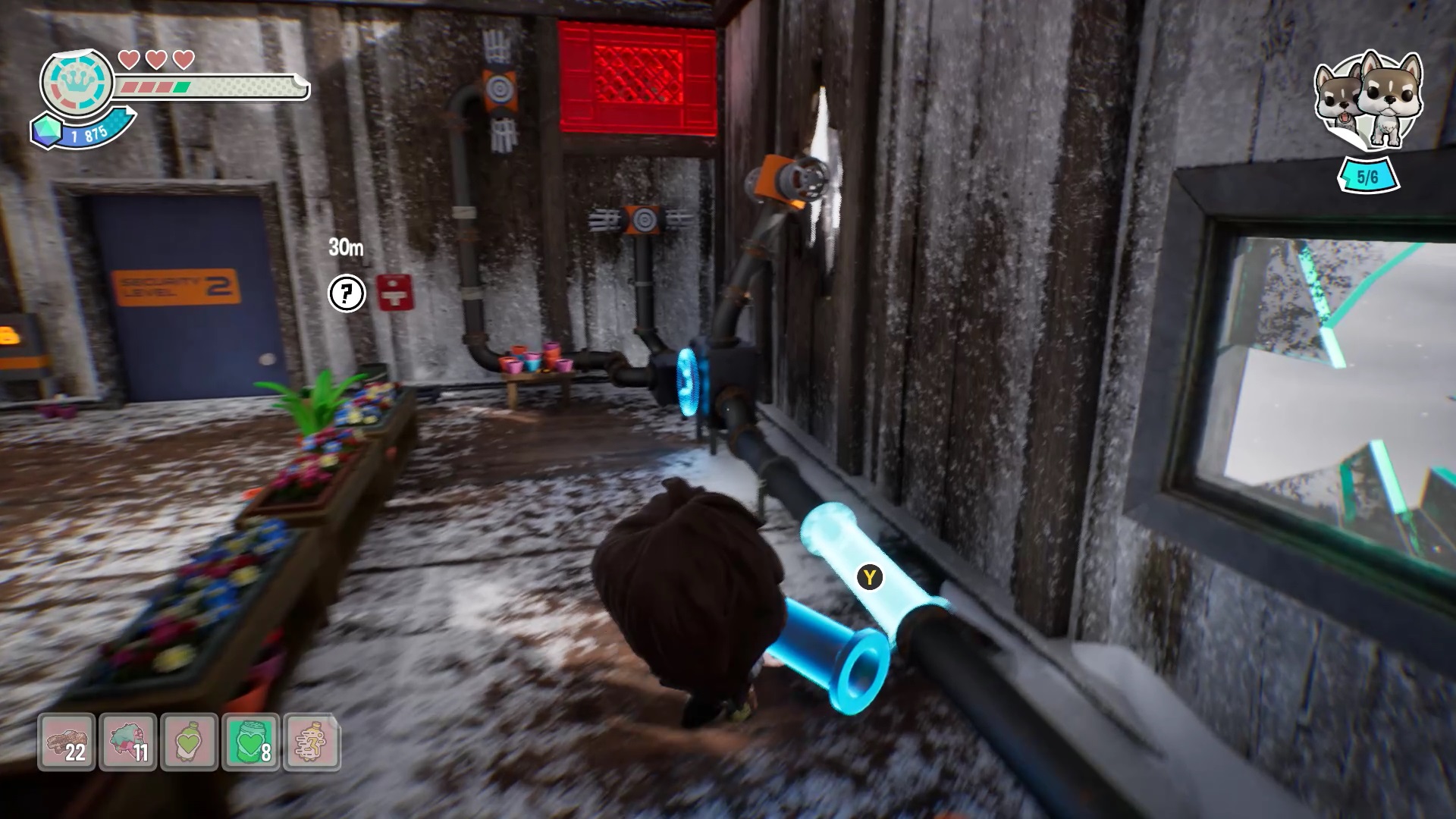Click the question mark objective marker
This screenshot has width=1456, height=819.
[x=347, y=293]
